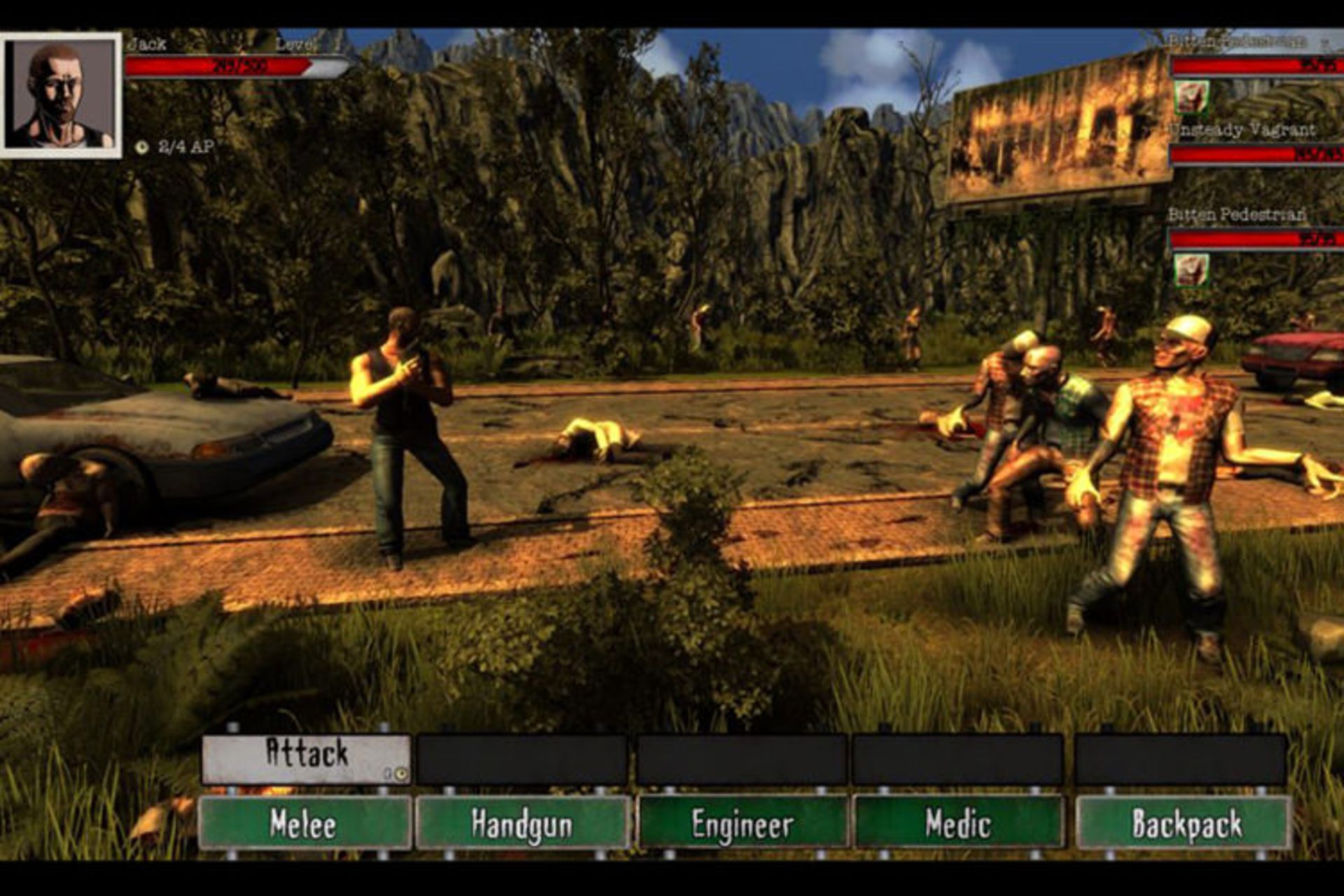The height and width of the screenshot is (896, 1344).
Task: Choose the Attack action
Action: [x=305, y=757]
